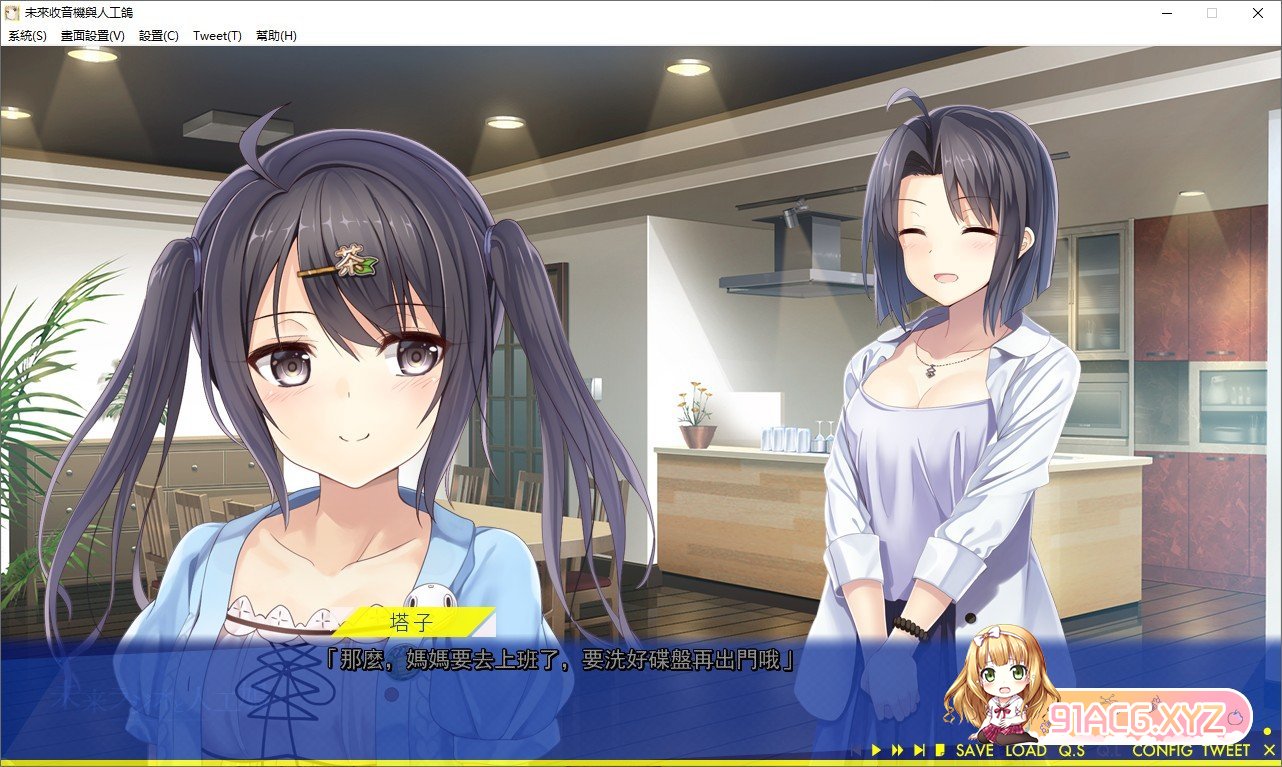Open the 設置(C) menu

[159, 36]
